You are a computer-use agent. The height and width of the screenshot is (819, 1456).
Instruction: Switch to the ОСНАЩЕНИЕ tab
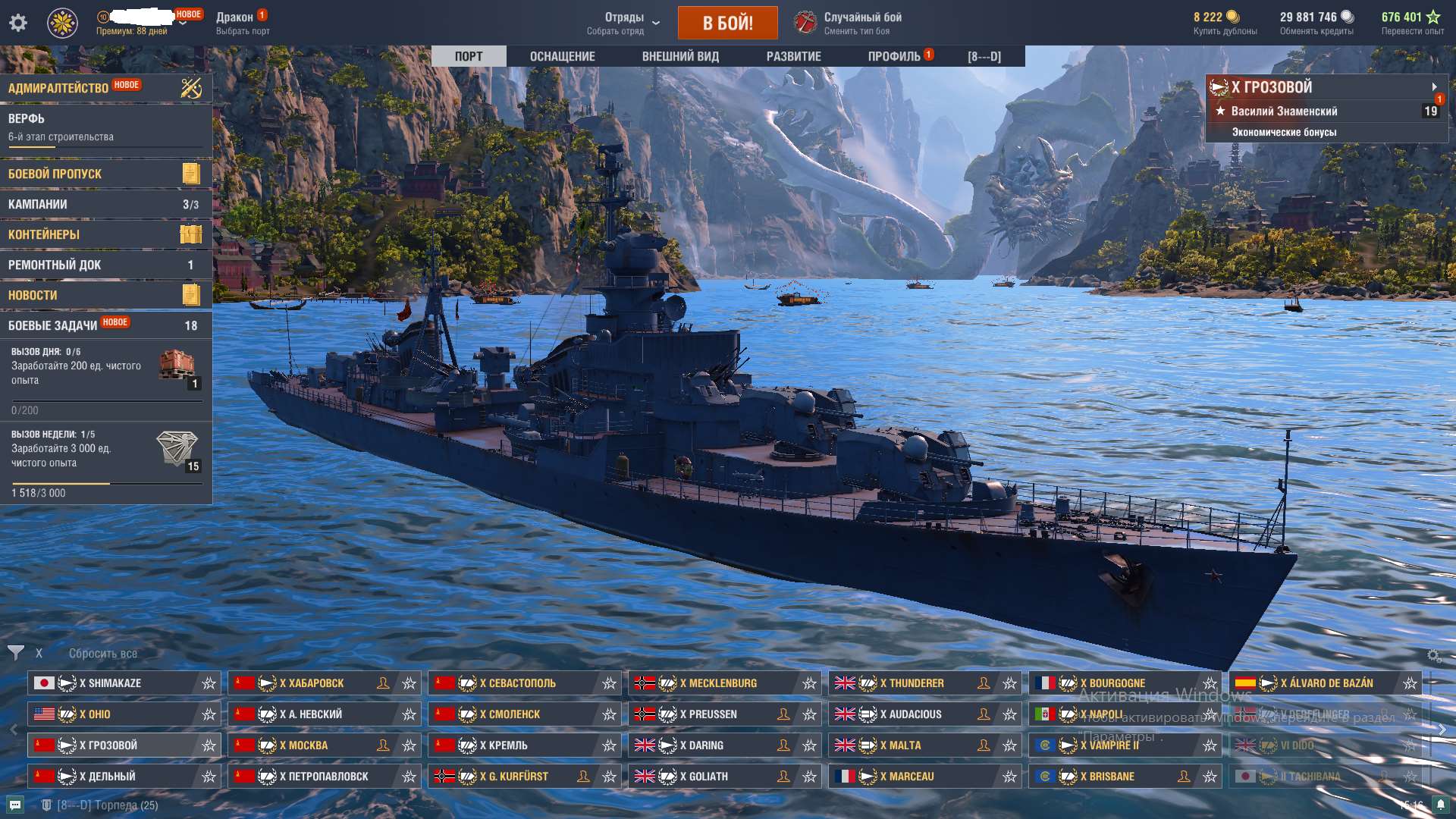tap(561, 55)
